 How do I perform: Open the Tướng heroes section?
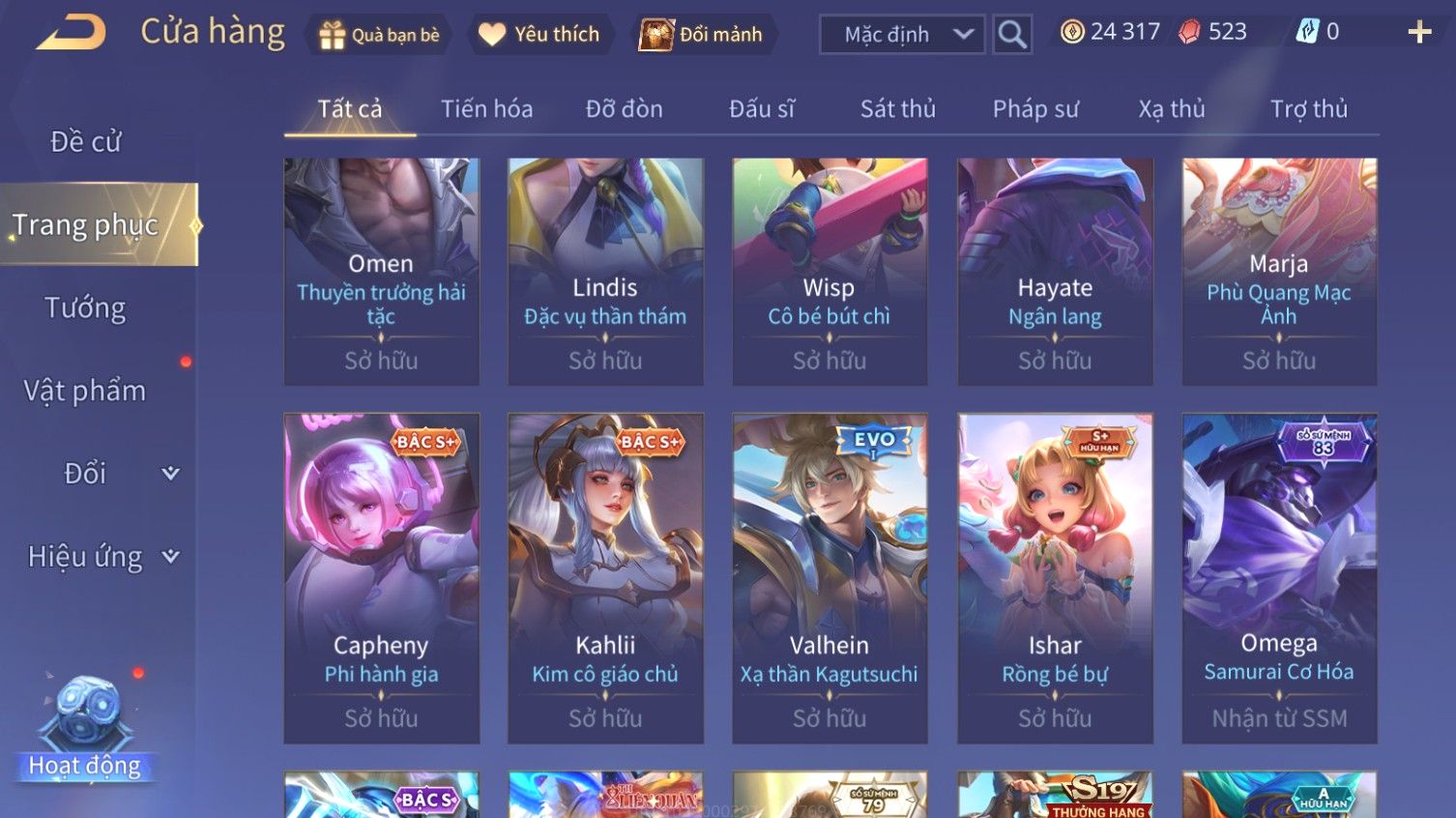click(x=85, y=308)
